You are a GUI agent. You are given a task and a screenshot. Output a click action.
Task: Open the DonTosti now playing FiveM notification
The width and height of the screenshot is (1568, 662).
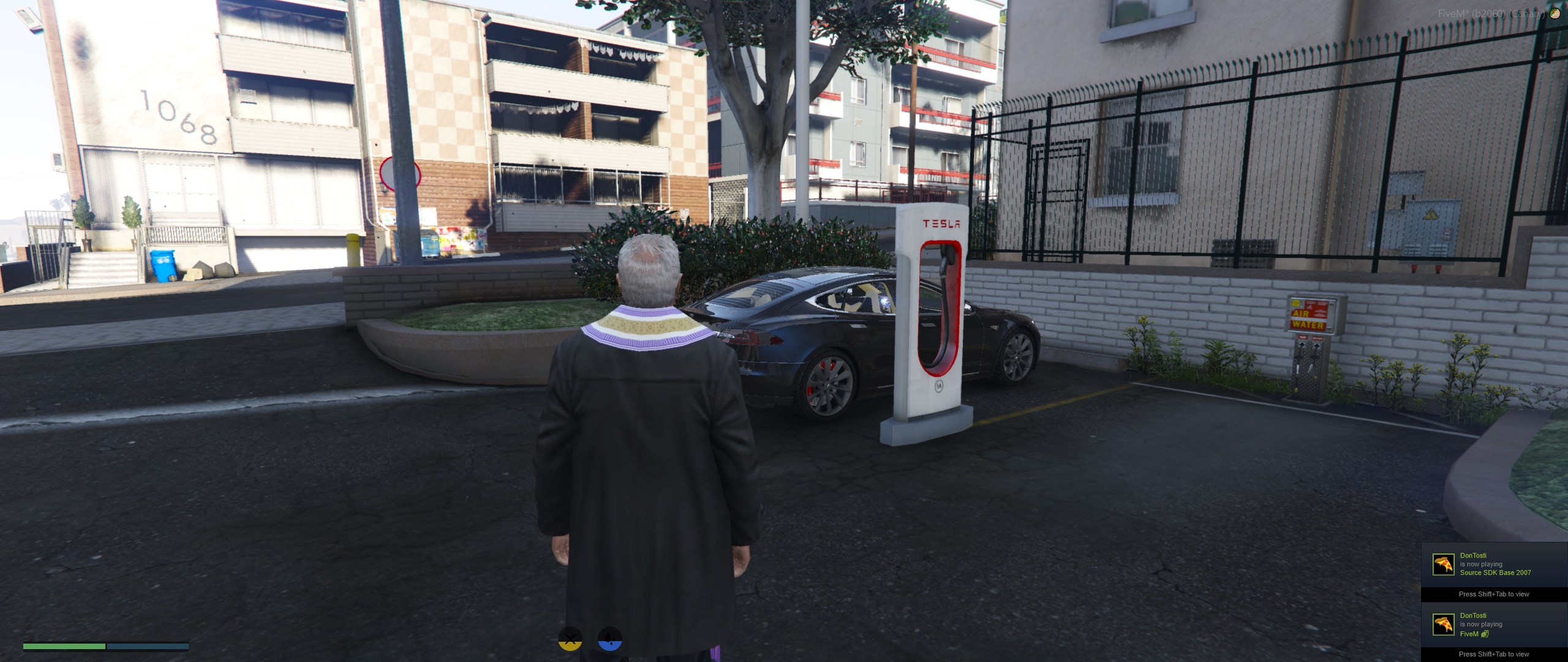1493,625
